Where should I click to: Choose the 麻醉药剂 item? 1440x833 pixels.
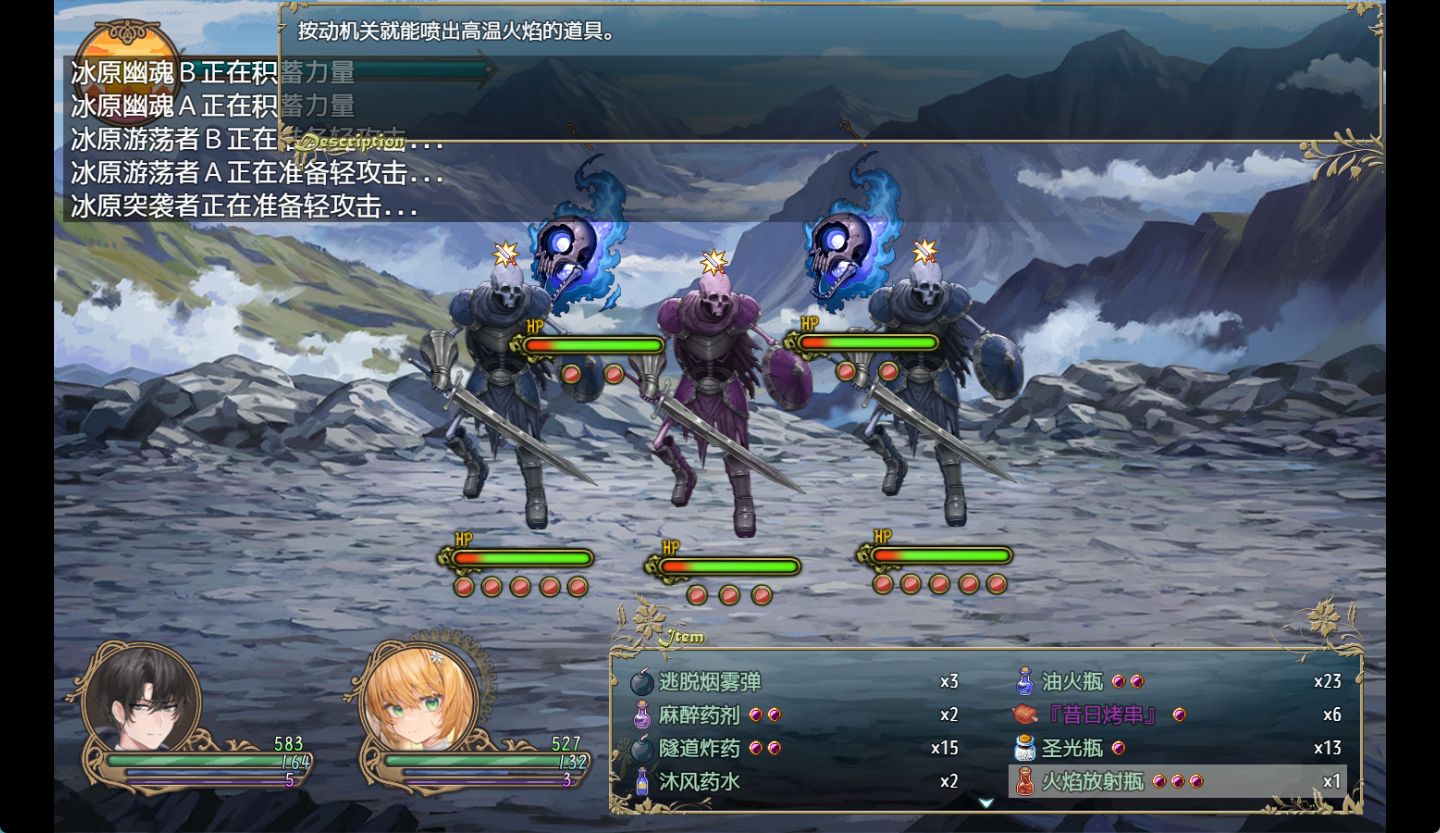click(699, 715)
